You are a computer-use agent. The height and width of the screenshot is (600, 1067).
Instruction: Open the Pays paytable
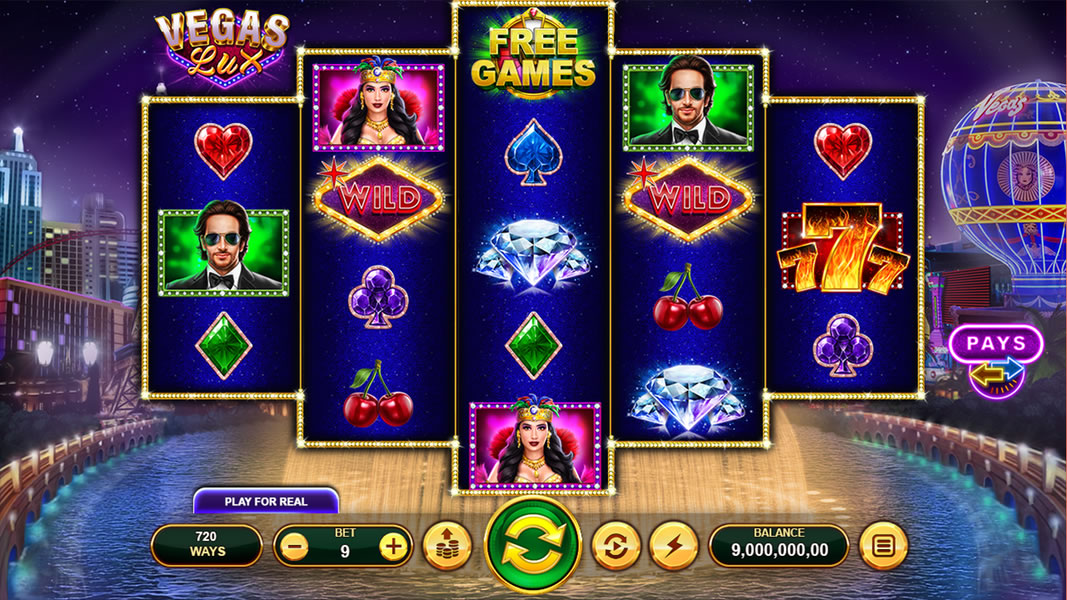pos(996,345)
